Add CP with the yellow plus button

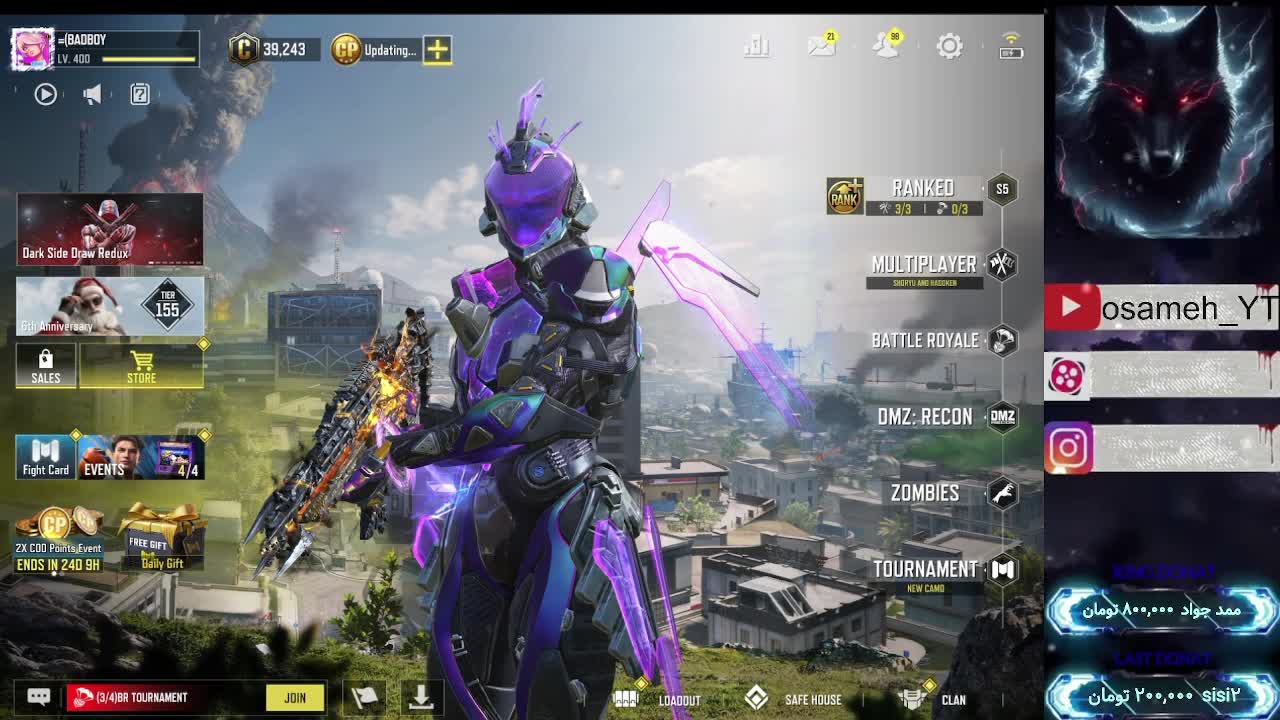coord(437,50)
